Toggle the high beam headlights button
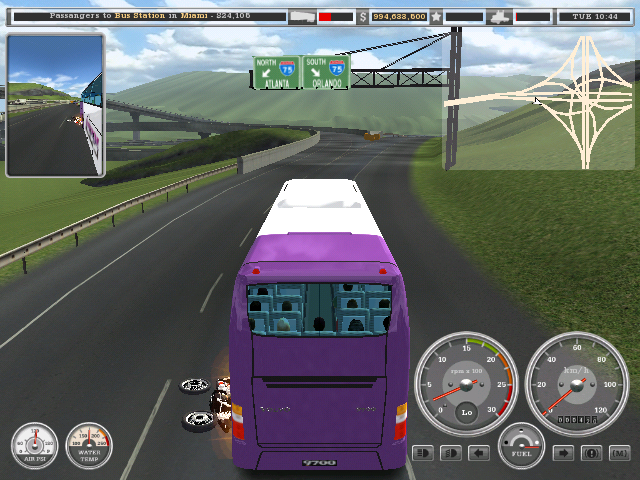The image size is (640, 480). coord(423,453)
